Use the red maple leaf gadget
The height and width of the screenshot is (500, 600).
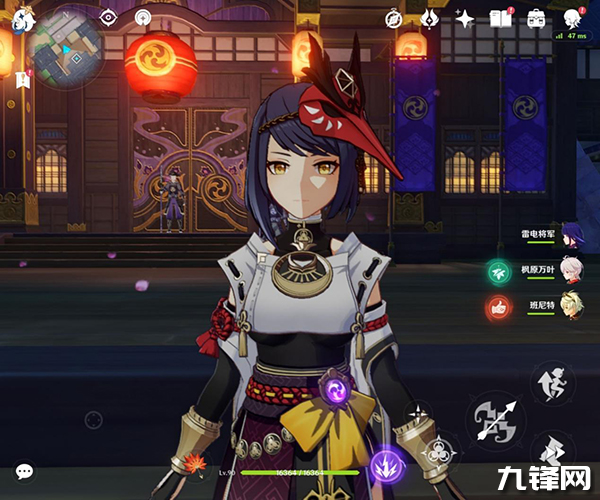click(187, 461)
